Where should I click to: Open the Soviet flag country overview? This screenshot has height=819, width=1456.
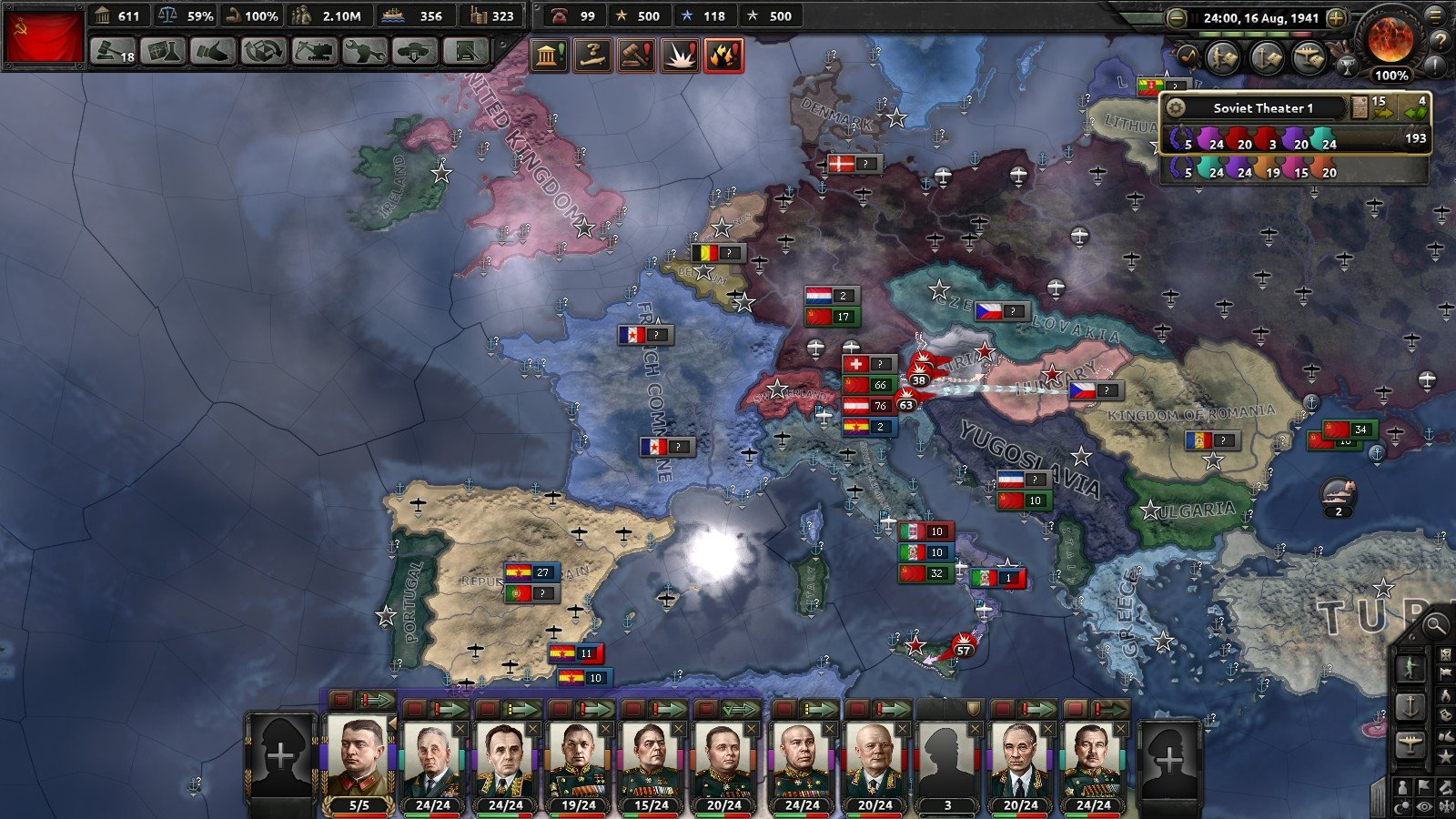(44, 36)
